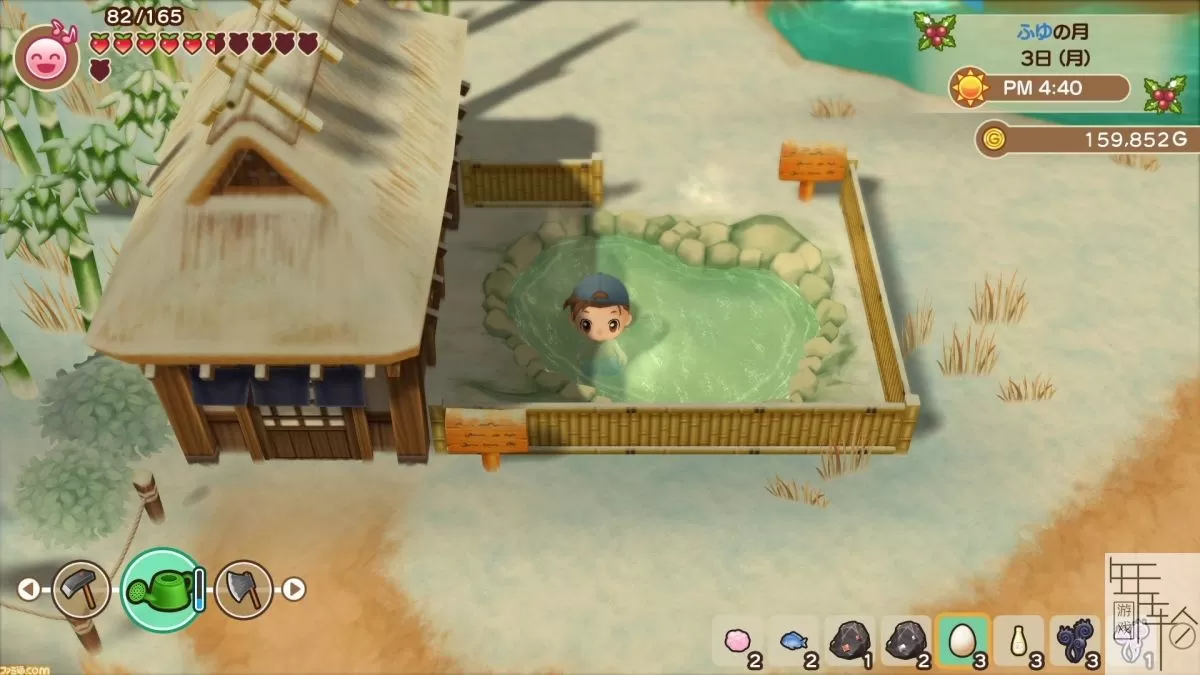Viewport: 1200px width, 675px height.
Task: Select the hammer tool
Action: click(80, 589)
